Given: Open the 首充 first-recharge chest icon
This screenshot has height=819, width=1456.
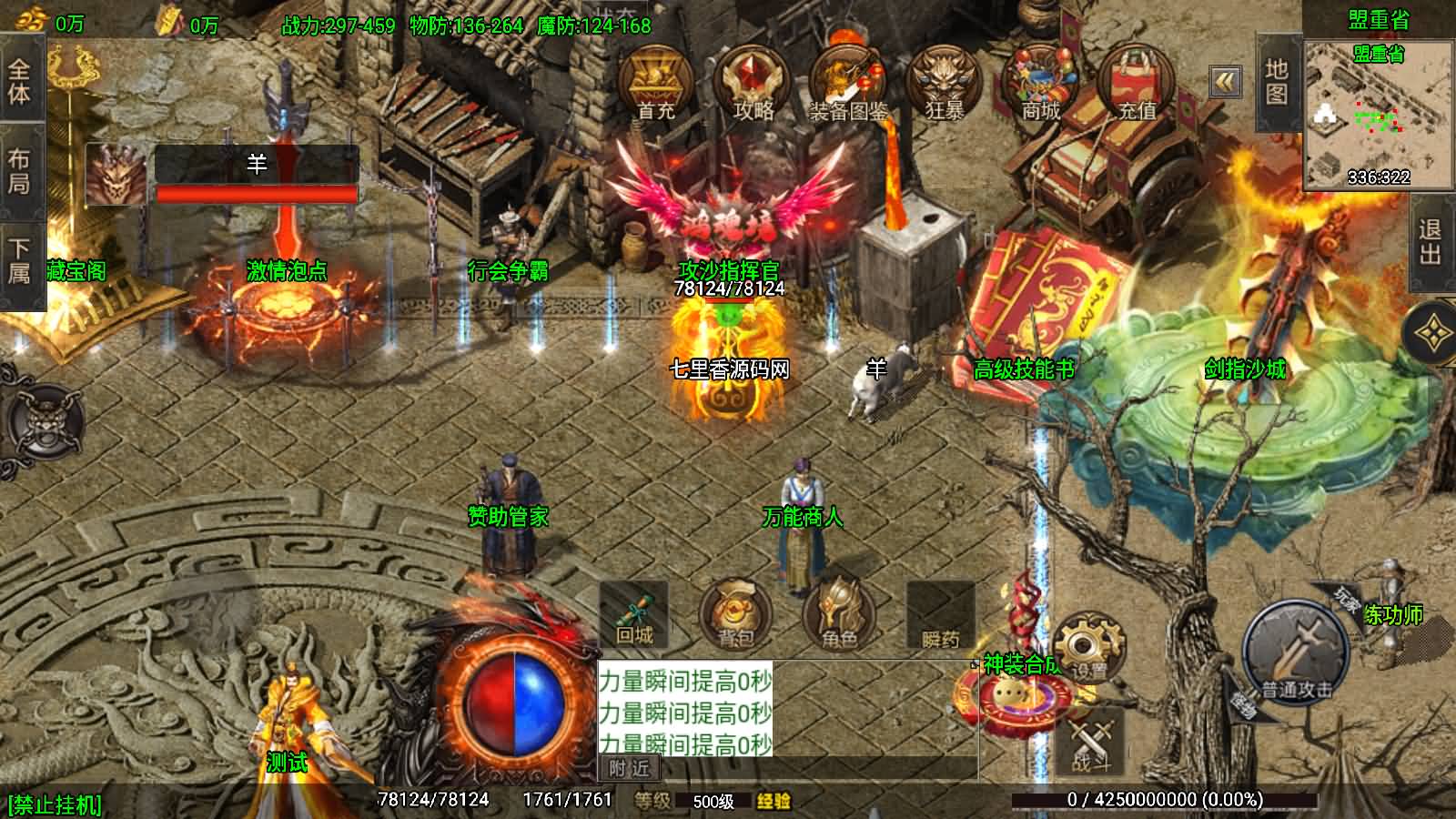Looking at the screenshot, I should point(655,82).
